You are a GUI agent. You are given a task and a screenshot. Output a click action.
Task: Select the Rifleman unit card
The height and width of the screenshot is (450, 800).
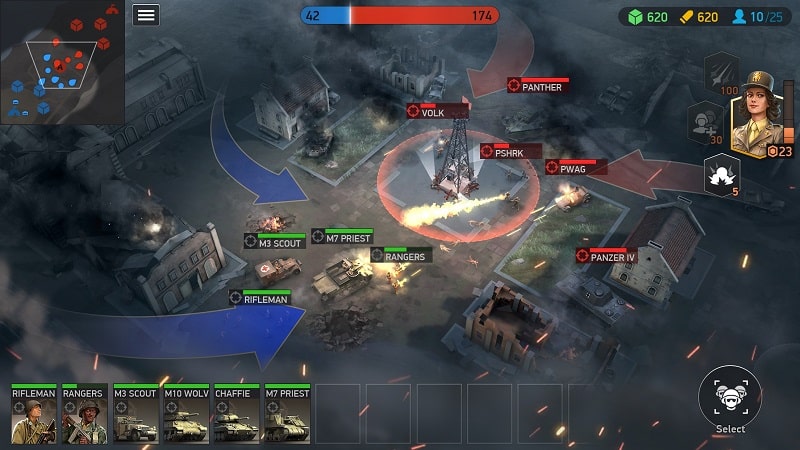click(x=34, y=414)
